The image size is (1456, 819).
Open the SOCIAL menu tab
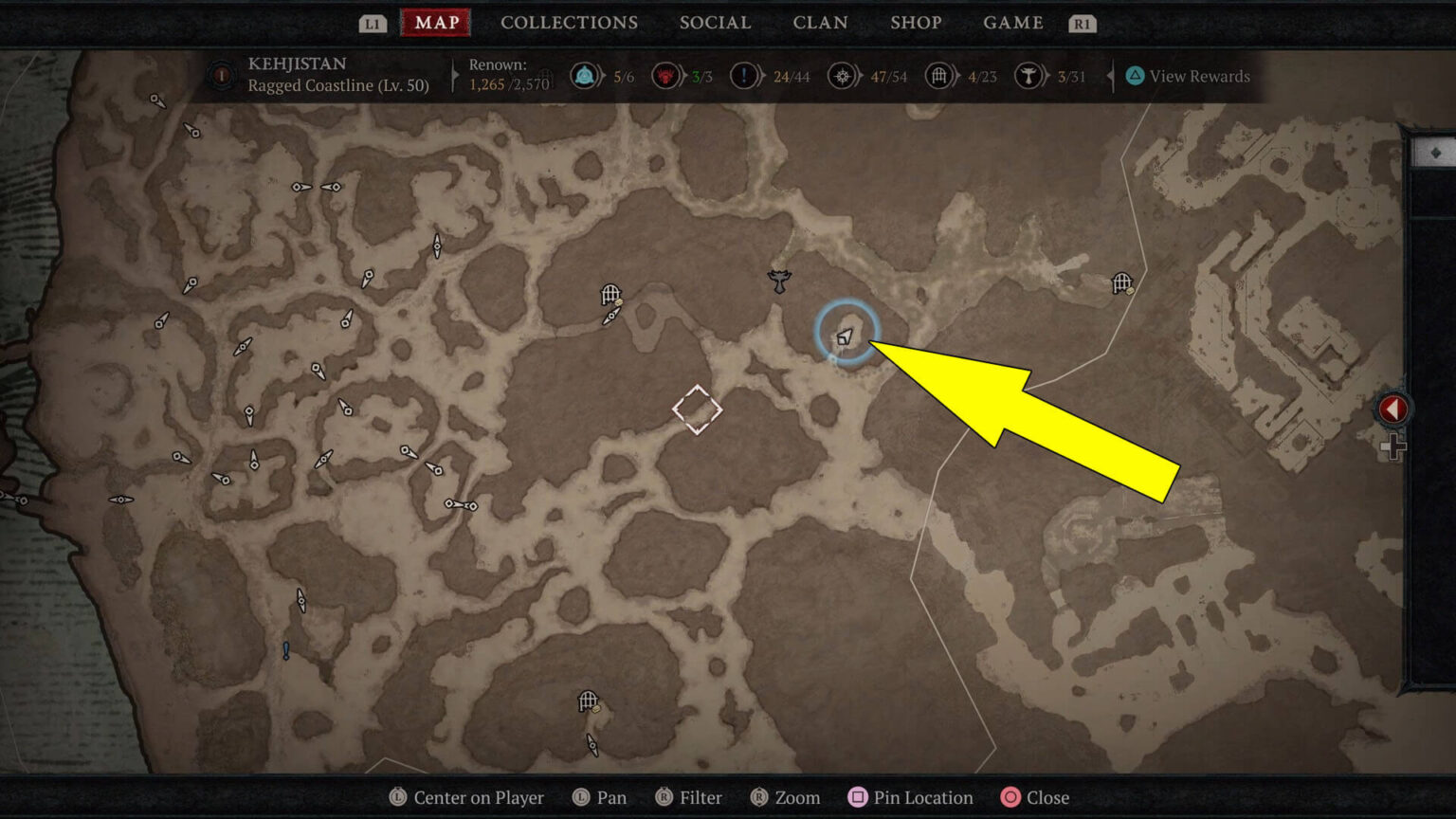(715, 22)
